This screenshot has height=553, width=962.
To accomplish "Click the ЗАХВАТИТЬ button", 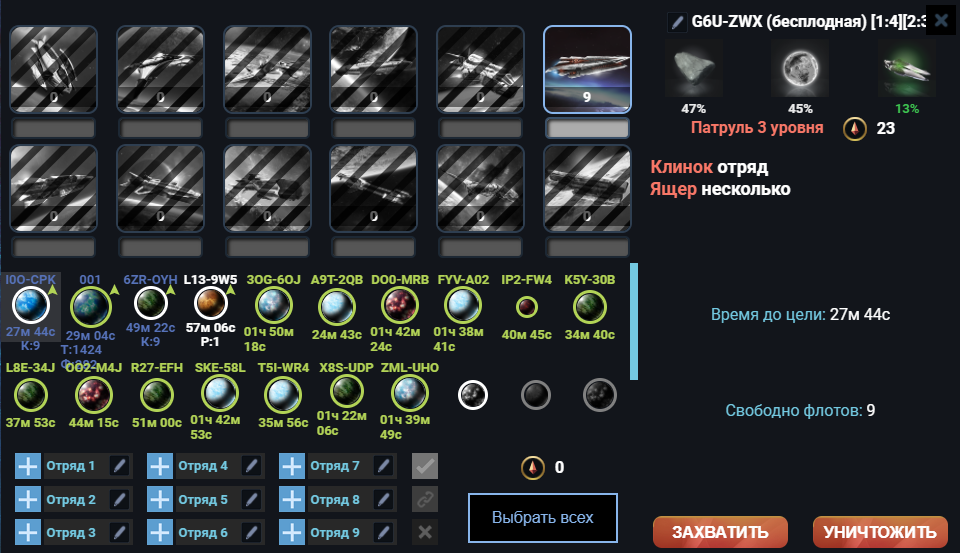I will click(x=720, y=531).
